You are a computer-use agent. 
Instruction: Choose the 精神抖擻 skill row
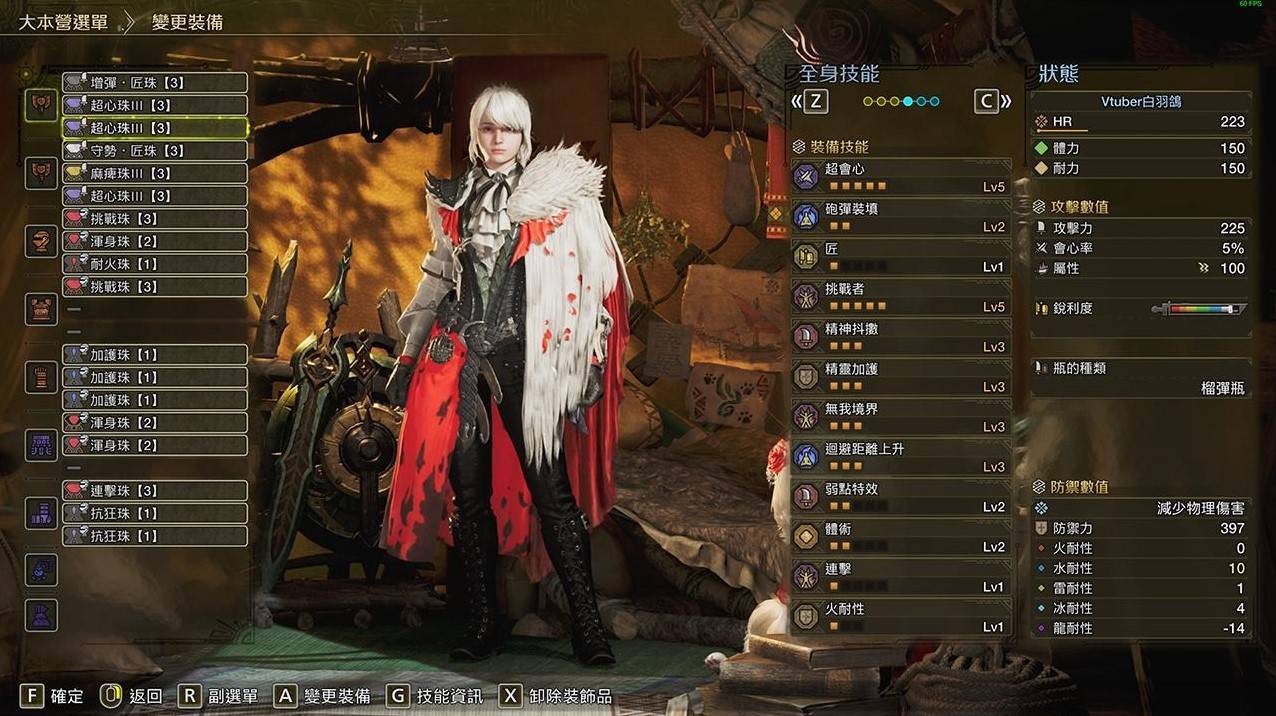point(900,337)
